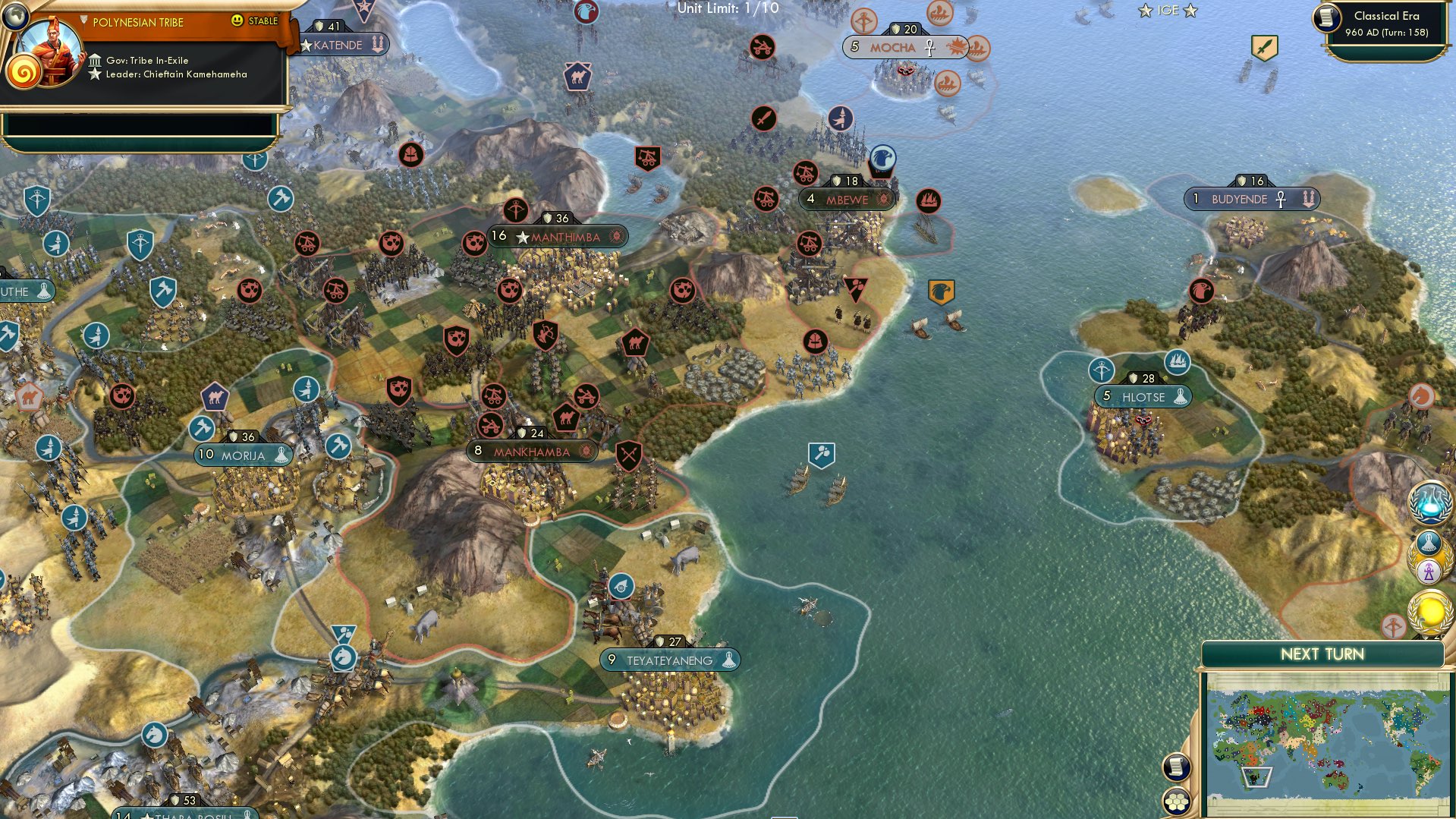Toggle the IGE in-game editor stars
The image size is (1456, 819).
(1167, 10)
